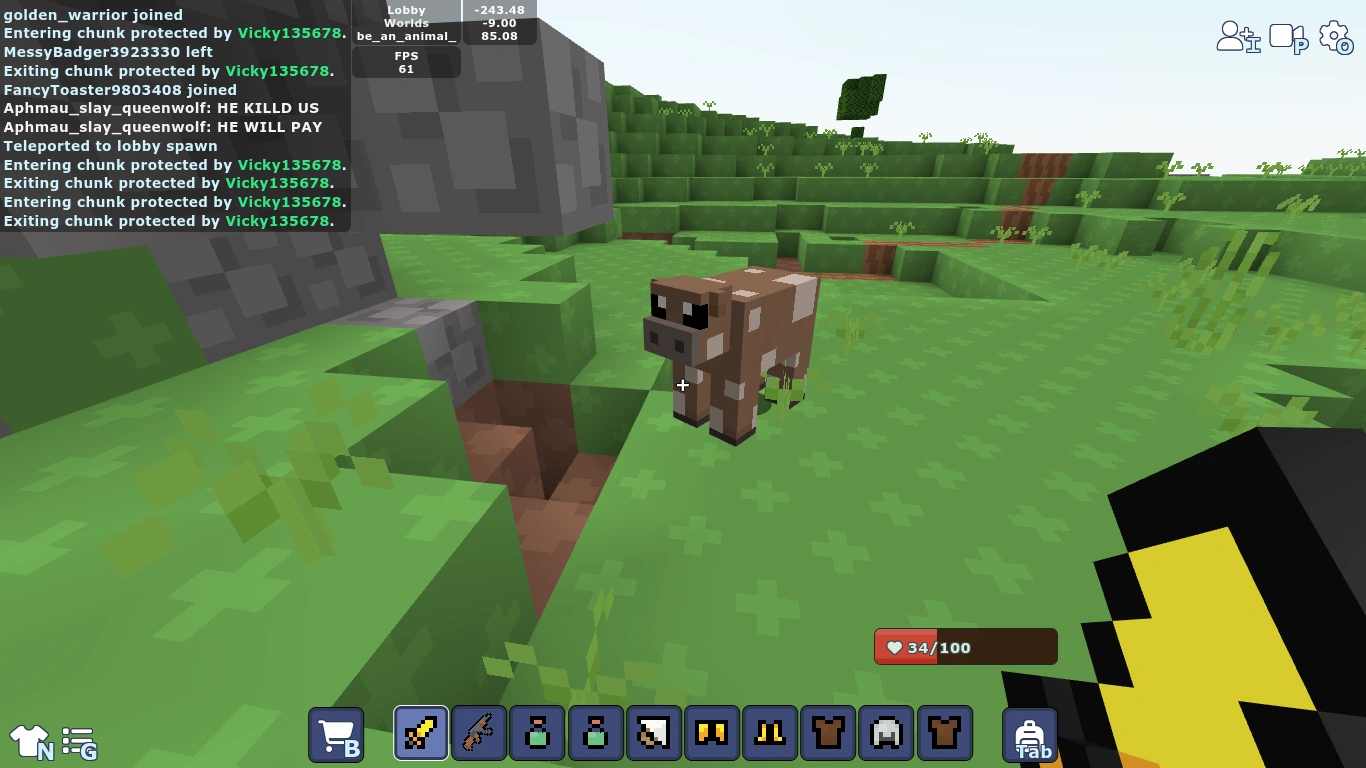Pick the golden leggings hotbar slot
Image resolution: width=1366 pixels, height=768 pixels.
tap(711, 733)
